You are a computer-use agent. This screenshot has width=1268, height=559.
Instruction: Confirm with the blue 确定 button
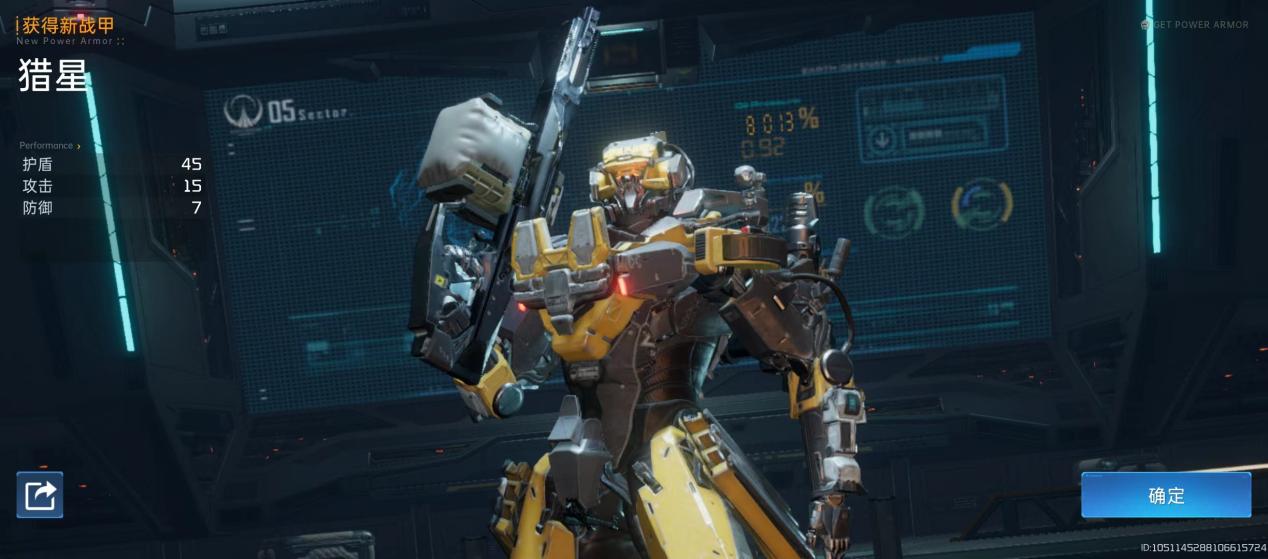tap(1165, 495)
